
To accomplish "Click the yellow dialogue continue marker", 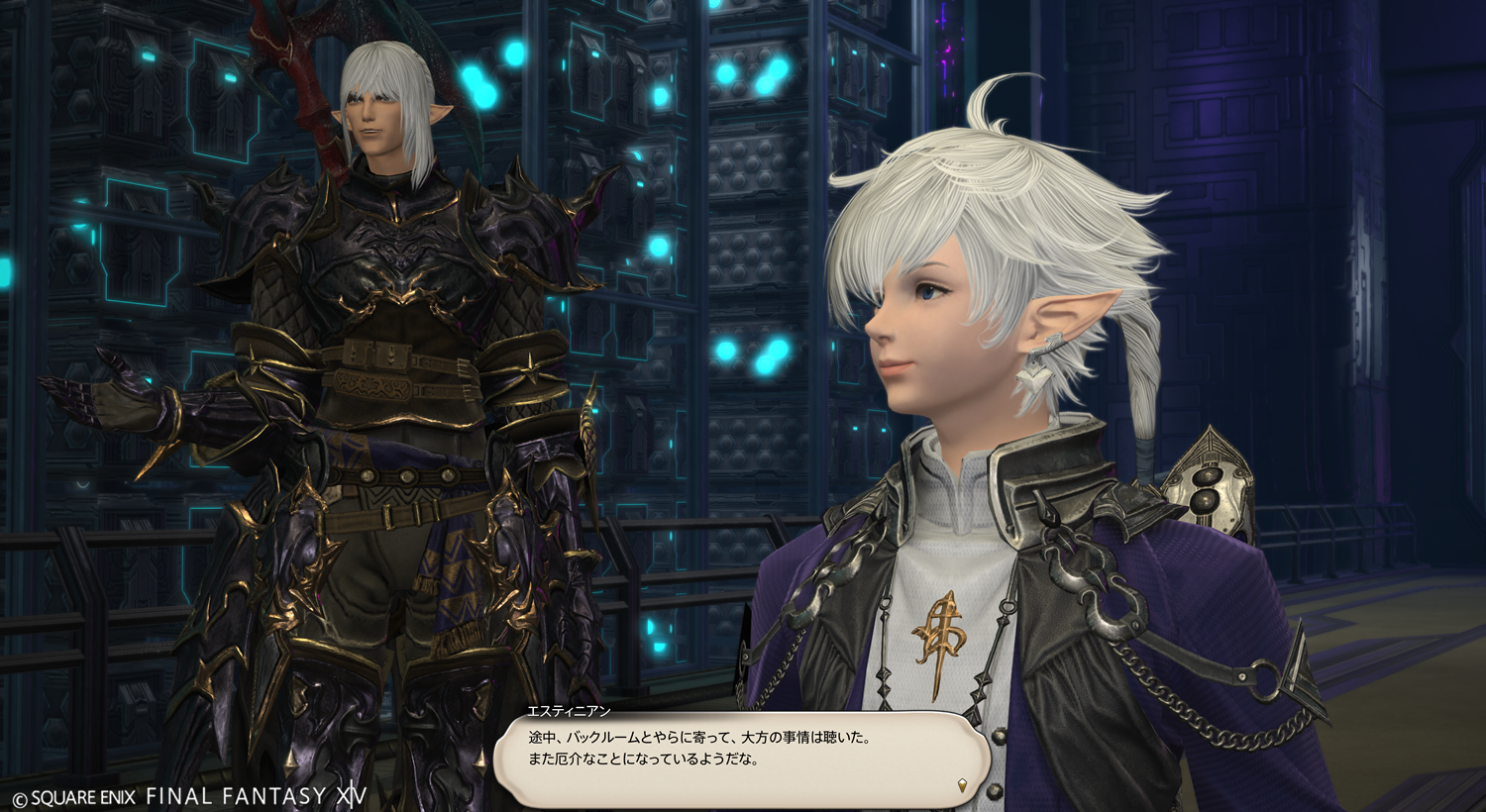I will pyautogui.click(x=962, y=786).
